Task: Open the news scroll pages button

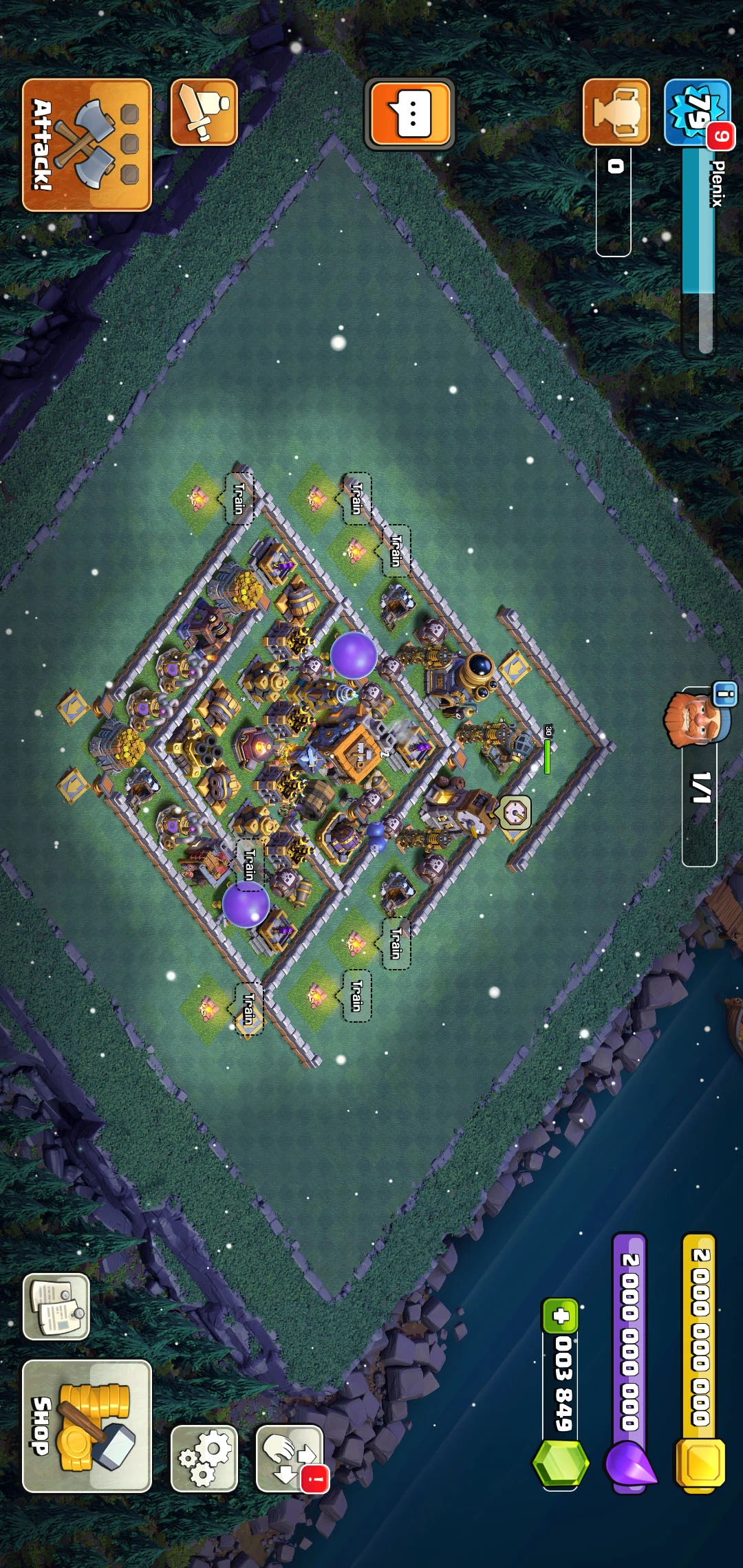Action: pos(56,1307)
